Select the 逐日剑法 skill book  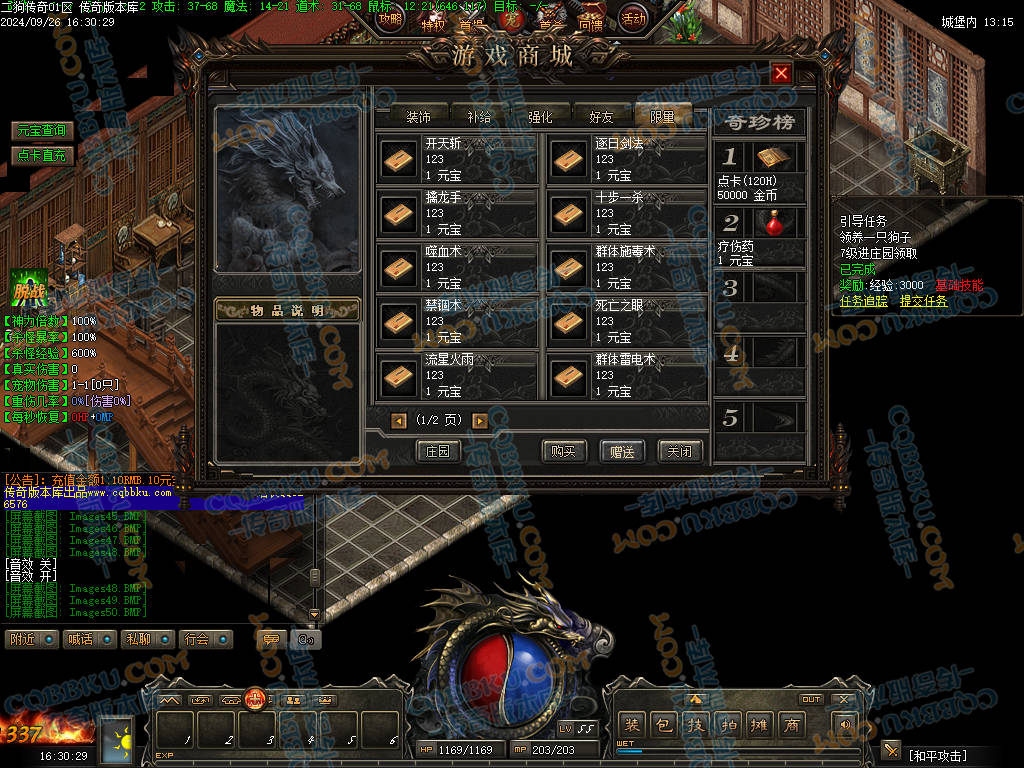tap(569, 159)
